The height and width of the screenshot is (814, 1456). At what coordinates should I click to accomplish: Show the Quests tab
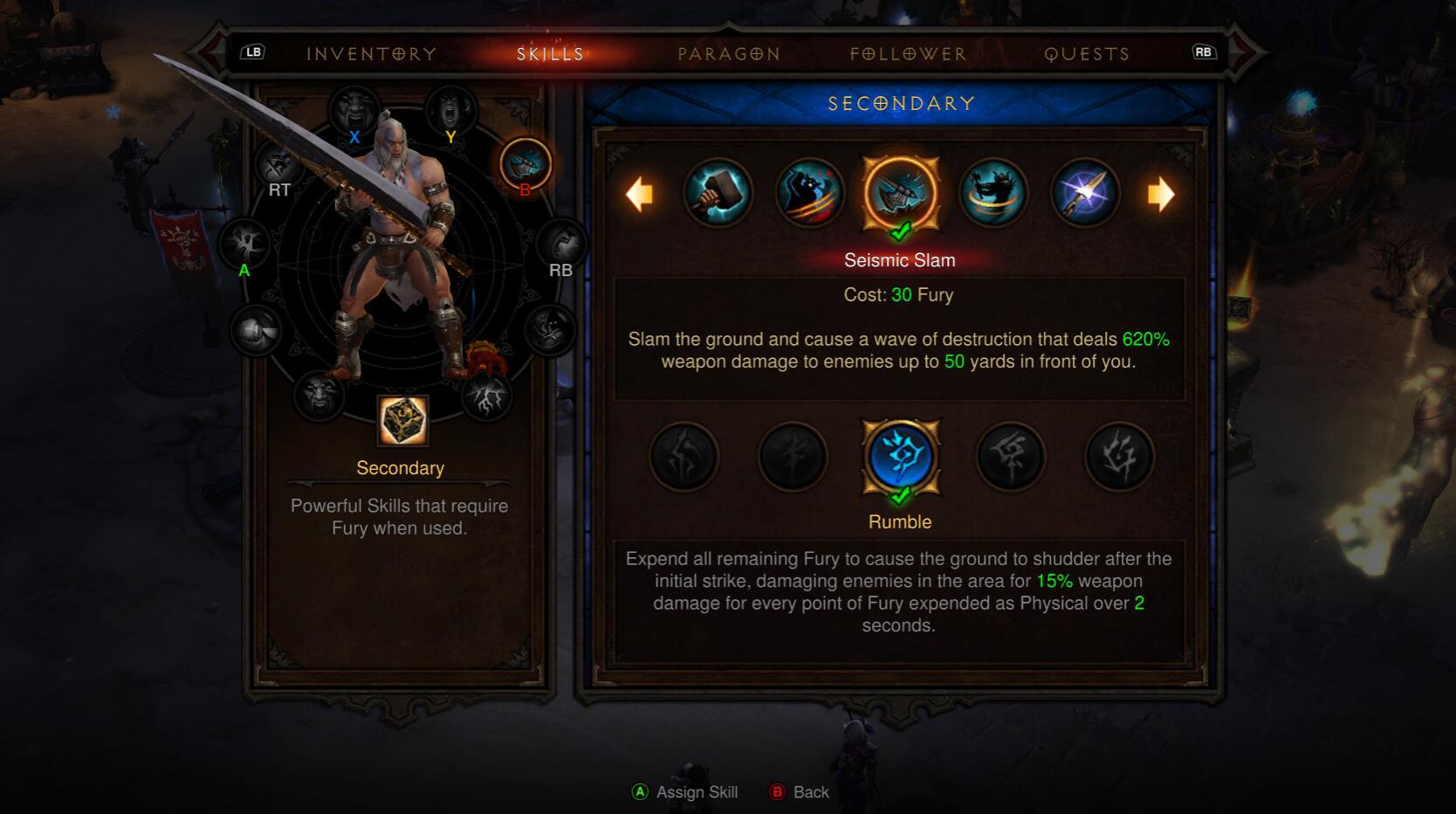(1087, 54)
